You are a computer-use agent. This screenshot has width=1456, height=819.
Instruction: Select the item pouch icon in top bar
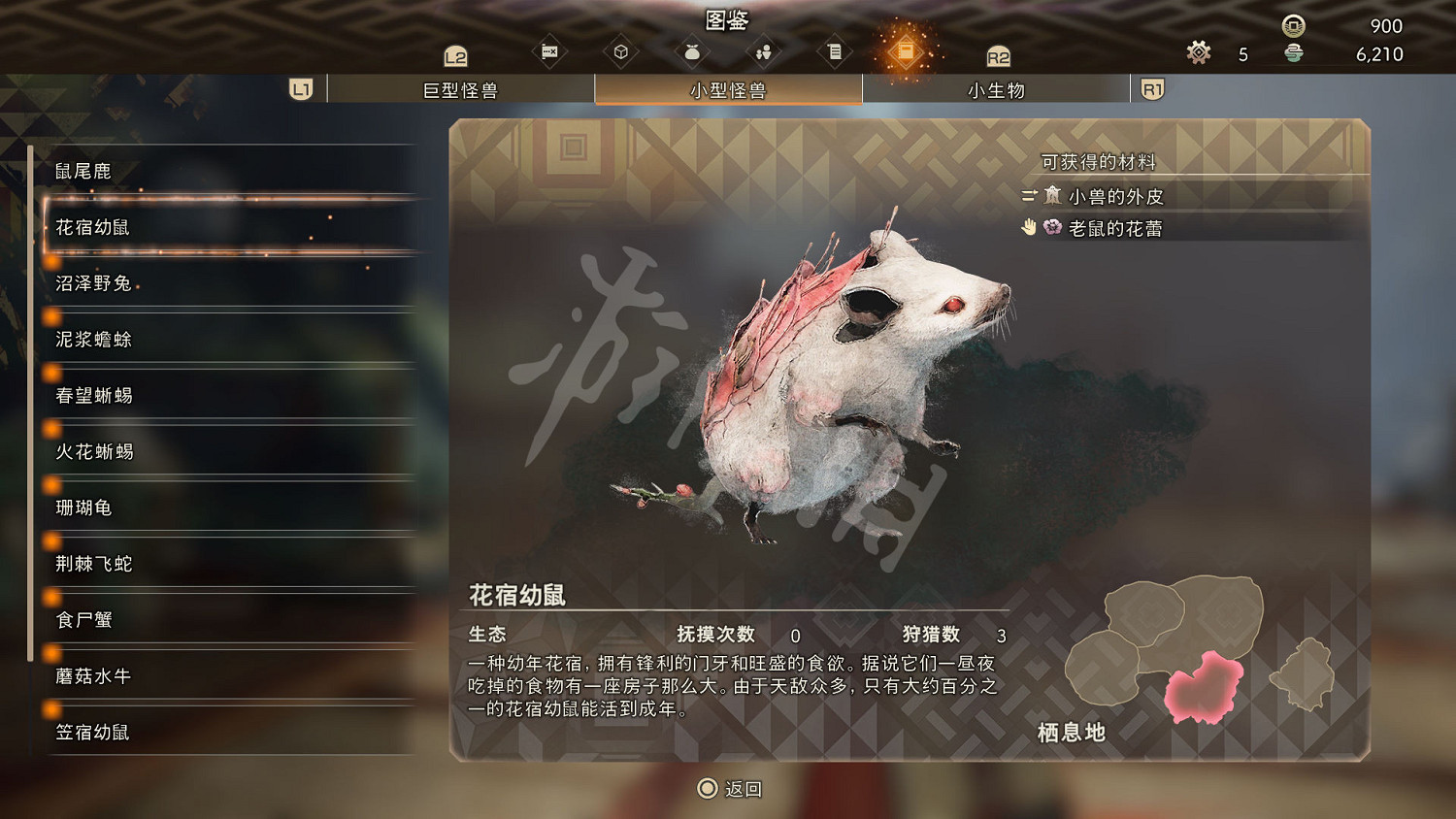click(x=691, y=50)
